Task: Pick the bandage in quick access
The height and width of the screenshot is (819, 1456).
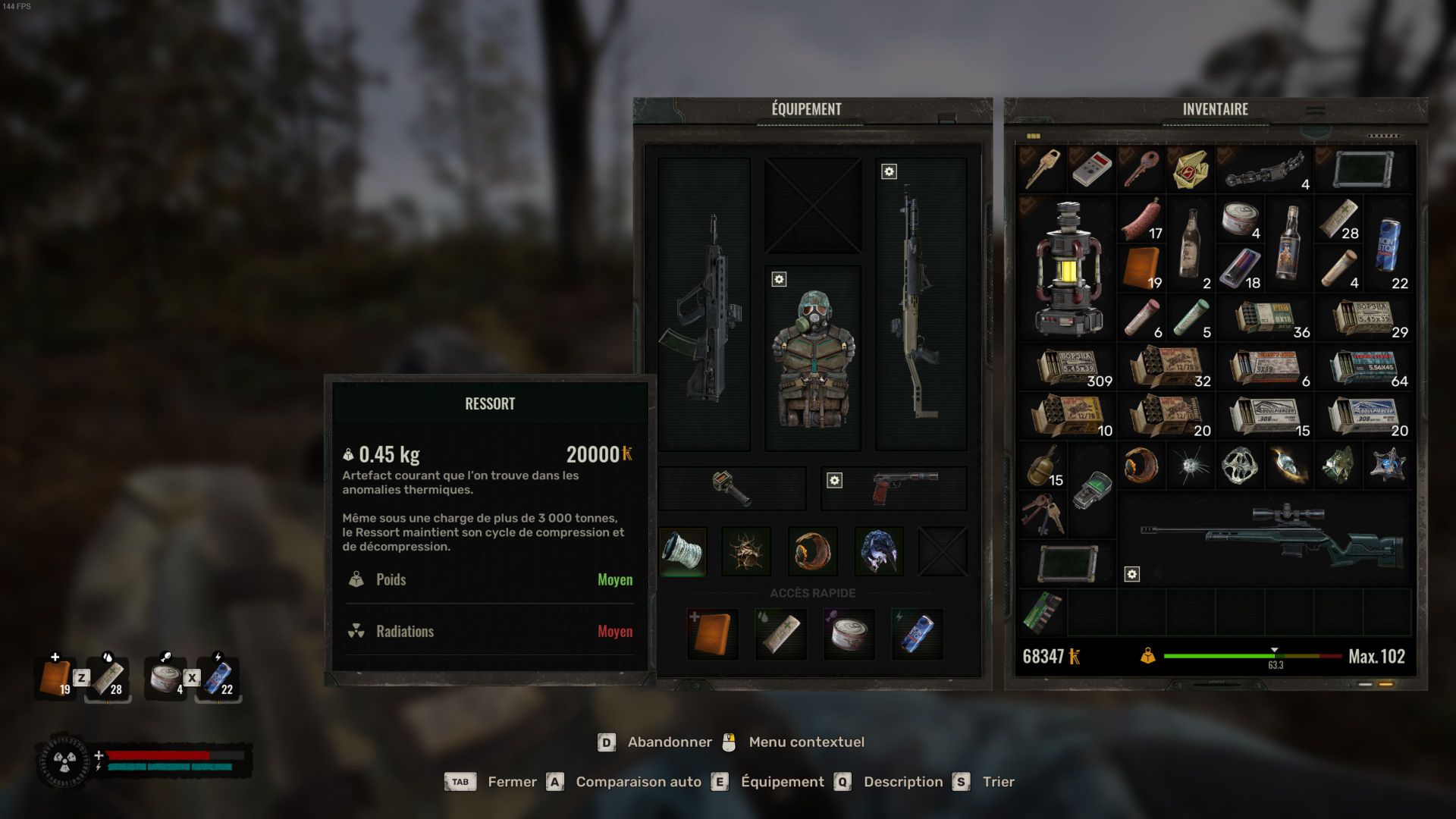Action: pyautogui.click(x=780, y=633)
